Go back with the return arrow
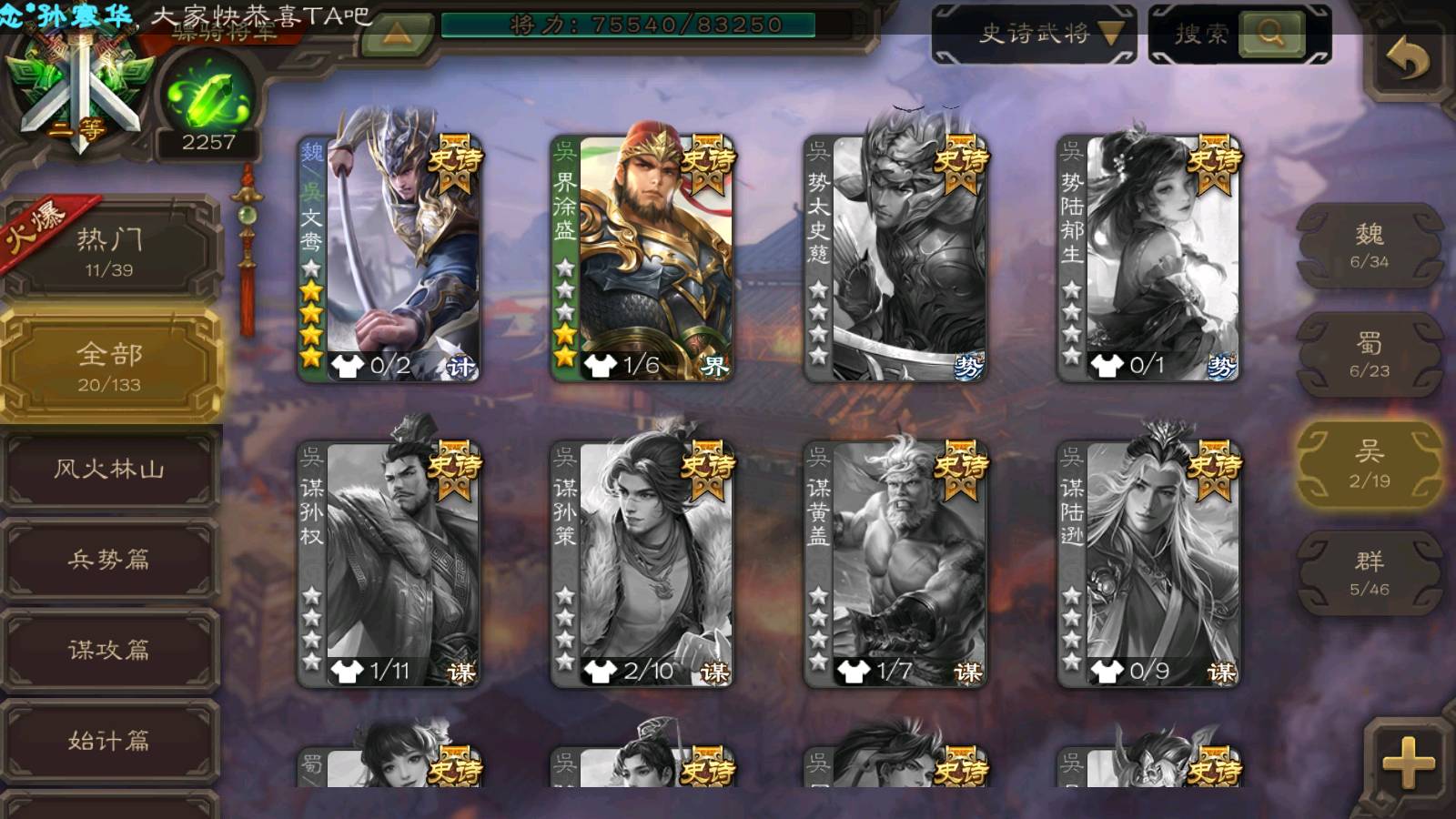The height and width of the screenshot is (819, 1456). (x=1408, y=60)
